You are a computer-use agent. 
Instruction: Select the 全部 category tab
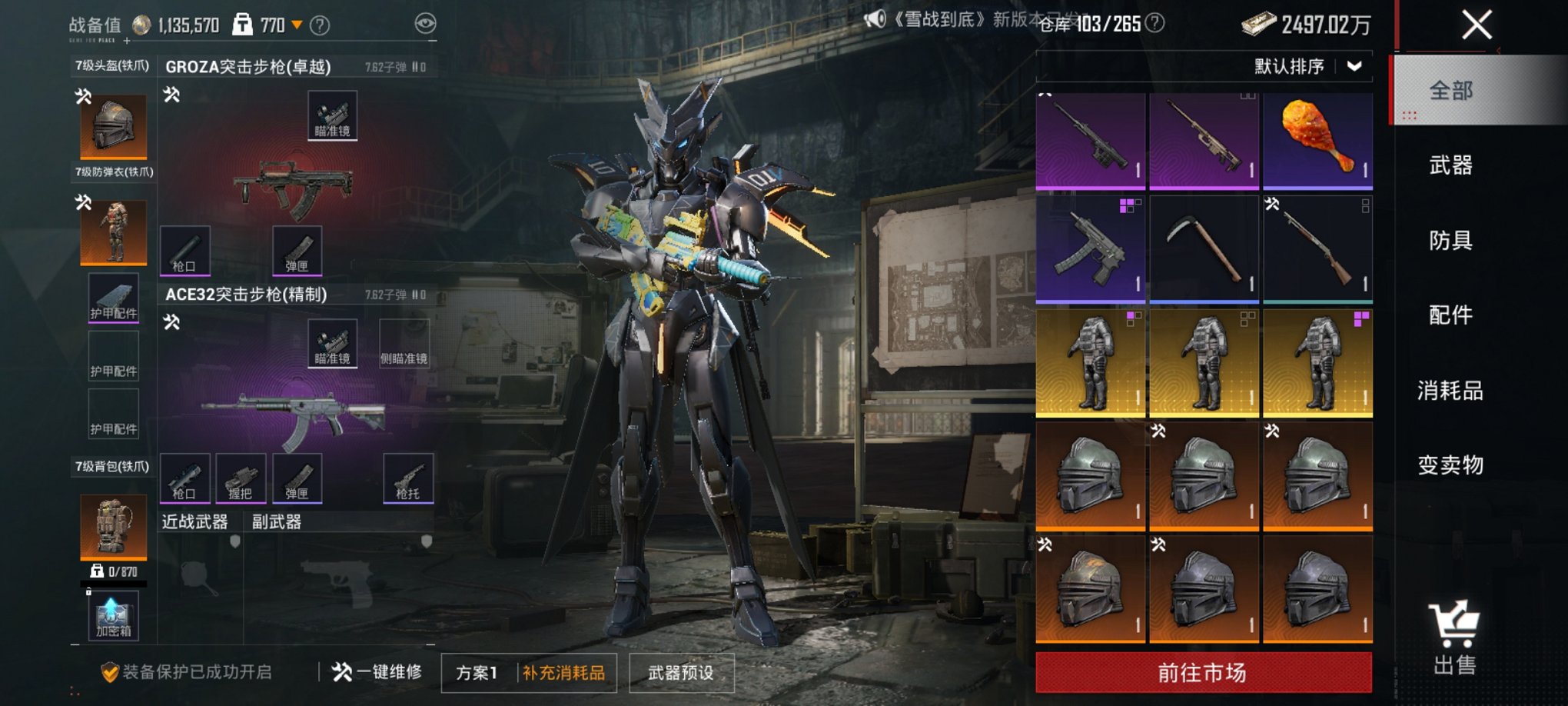(1450, 91)
